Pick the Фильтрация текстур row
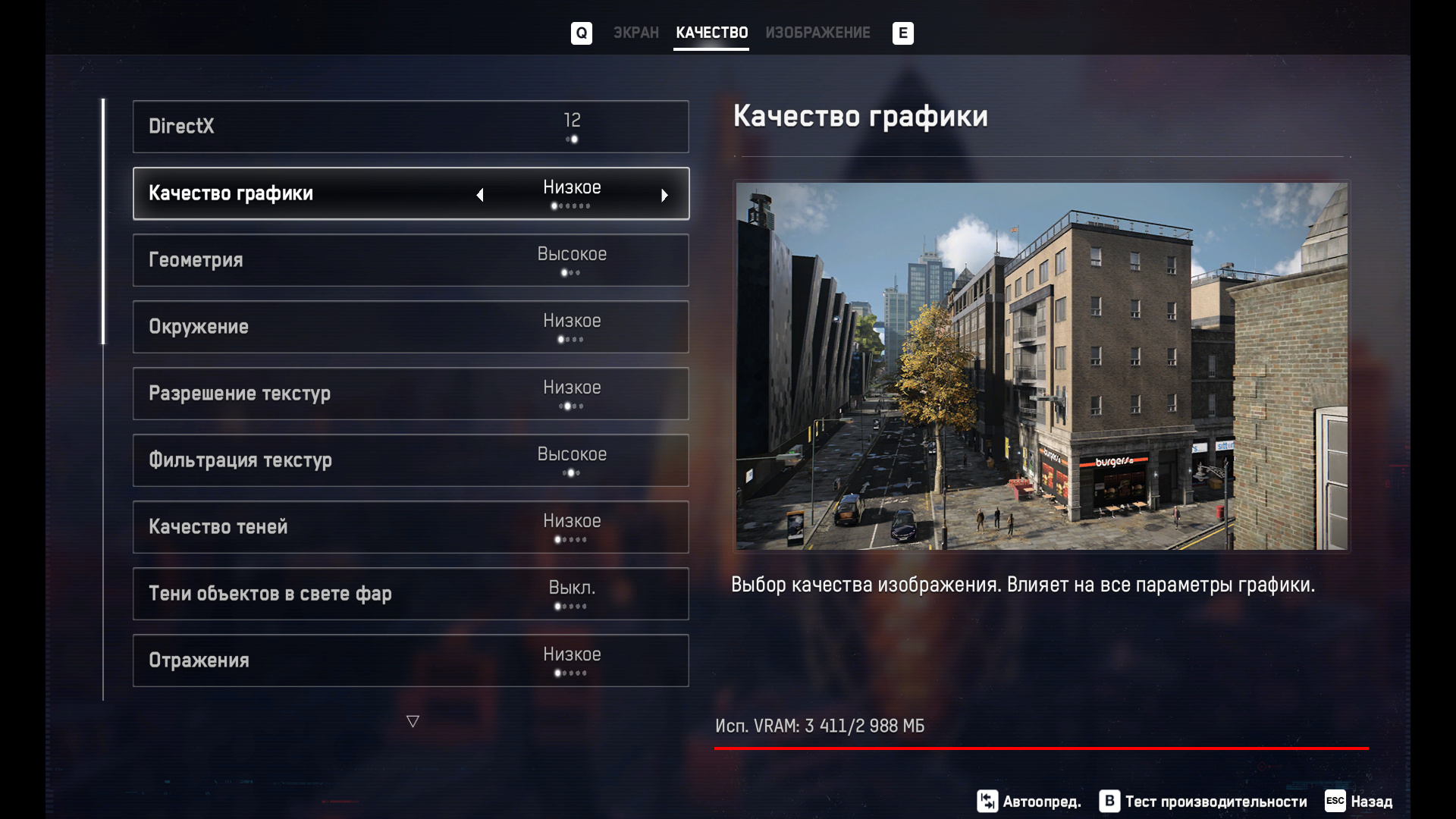The width and height of the screenshot is (1456, 819). [x=410, y=460]
